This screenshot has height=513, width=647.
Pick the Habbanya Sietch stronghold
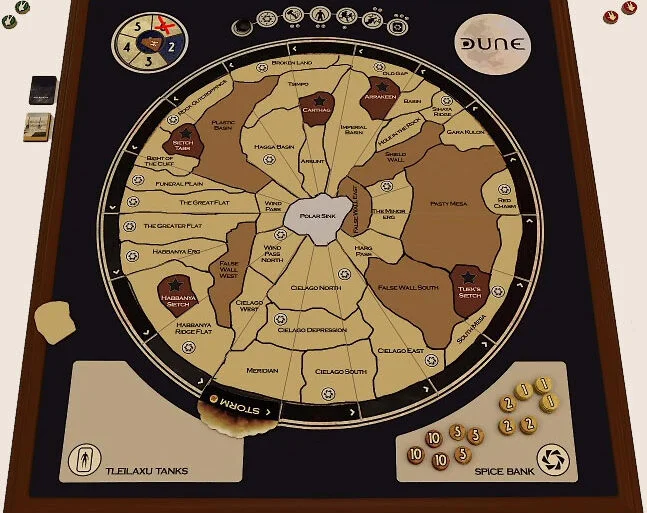pos(180,295)
